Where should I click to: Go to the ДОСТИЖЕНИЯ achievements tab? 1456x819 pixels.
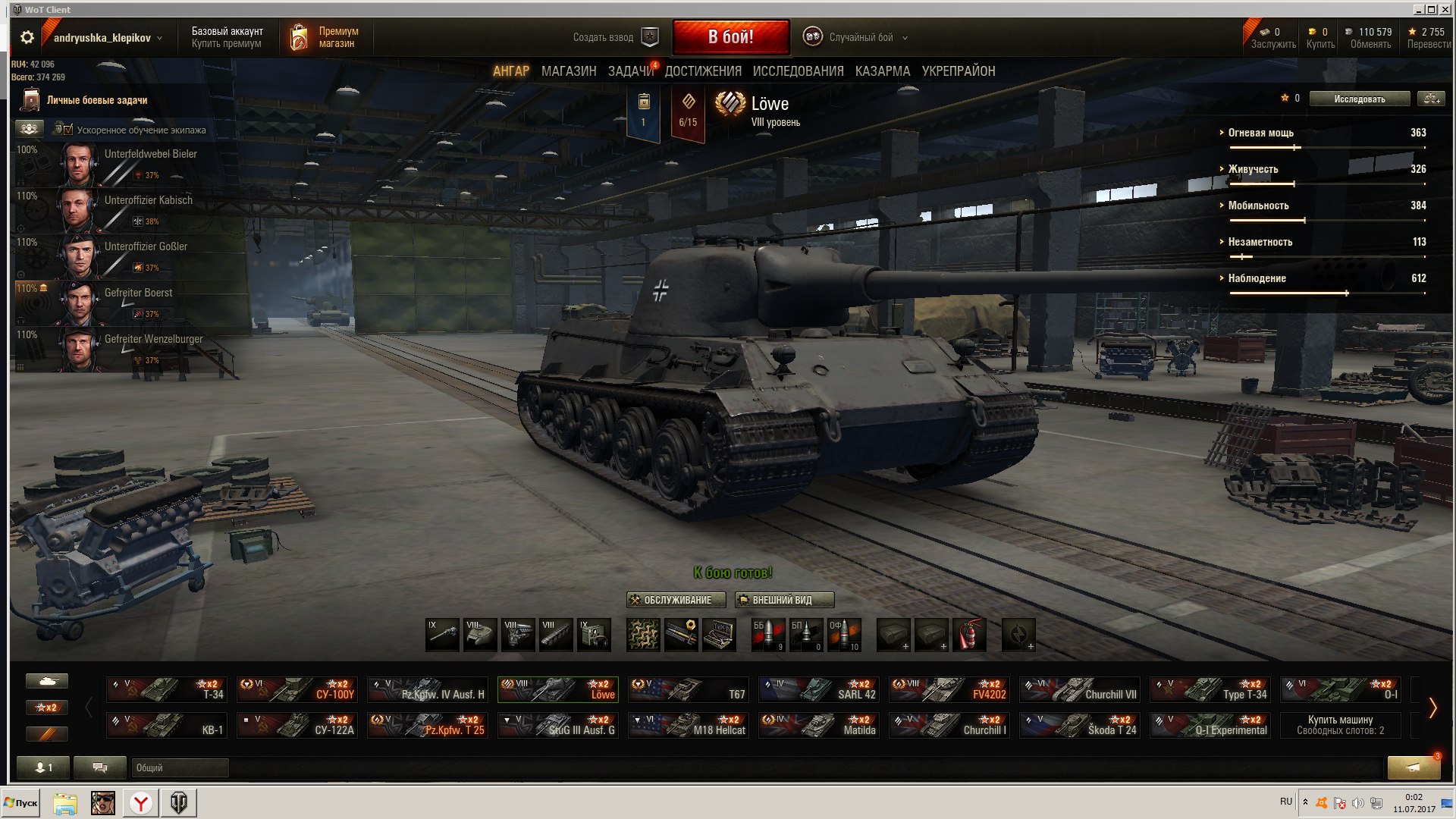[x=703, y=71]
